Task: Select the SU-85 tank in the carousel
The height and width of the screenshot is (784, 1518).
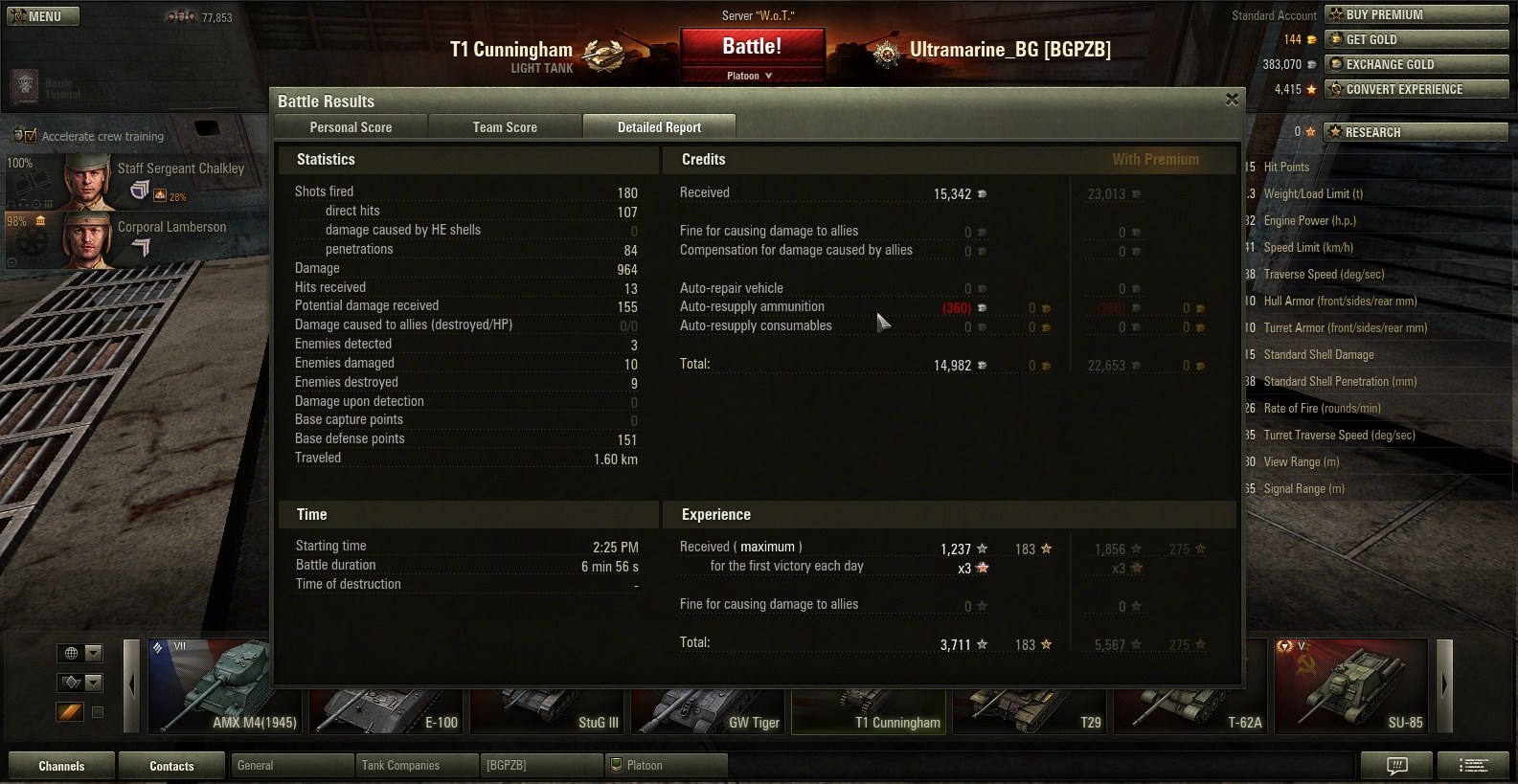Action: [1351, 685]
